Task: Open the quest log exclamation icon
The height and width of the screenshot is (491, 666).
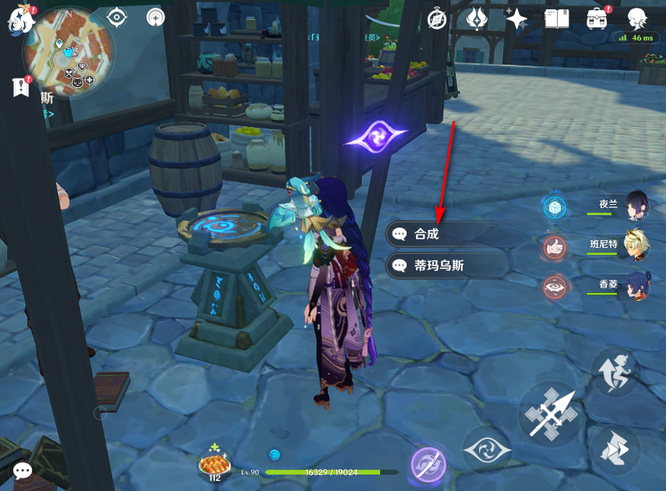Action: click(21, 87)
